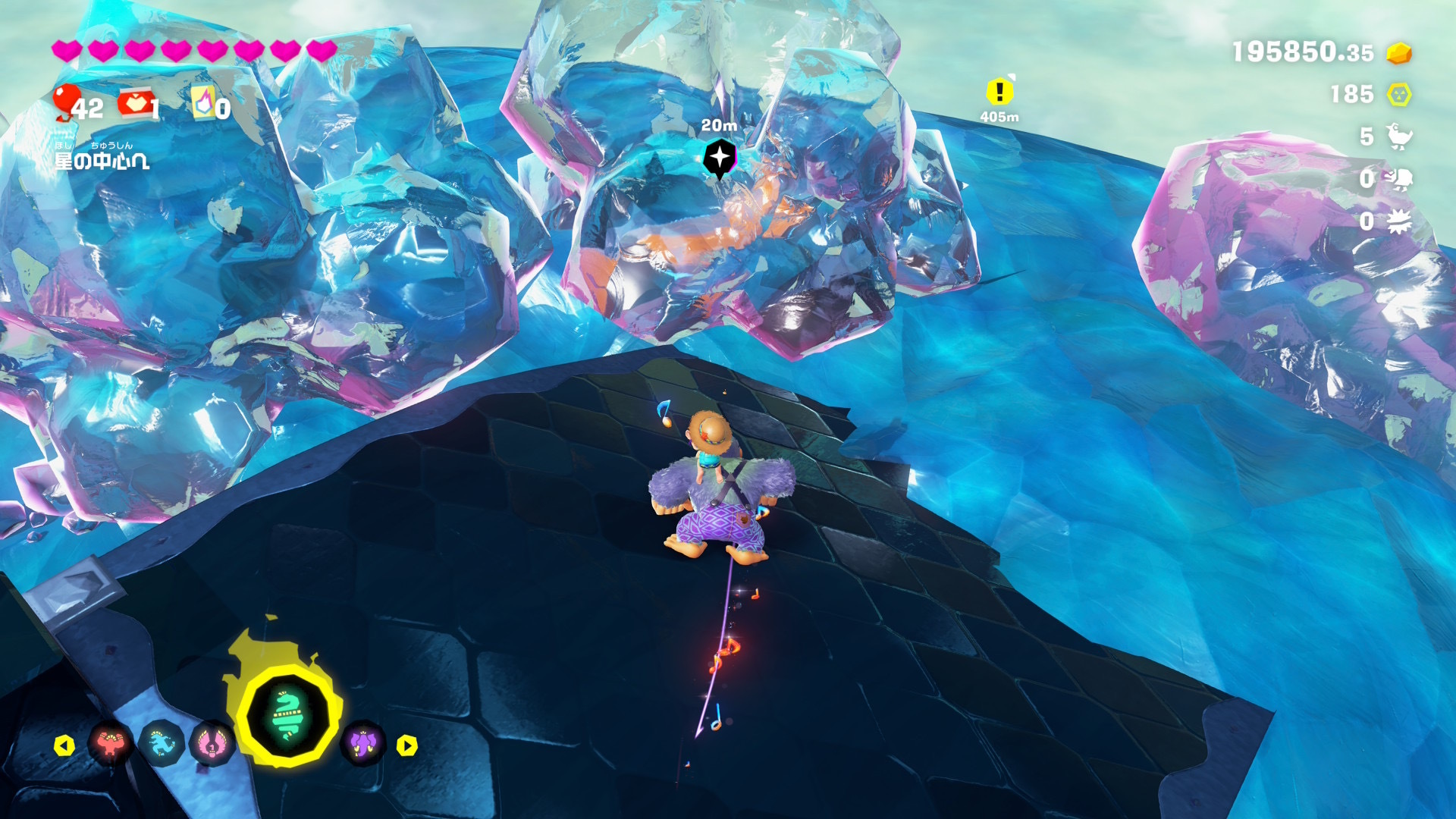Viewport: 1456px width, 819px height.
Task: Activate the highlighted green Snake Bananza icon
Action: [288, 716]
